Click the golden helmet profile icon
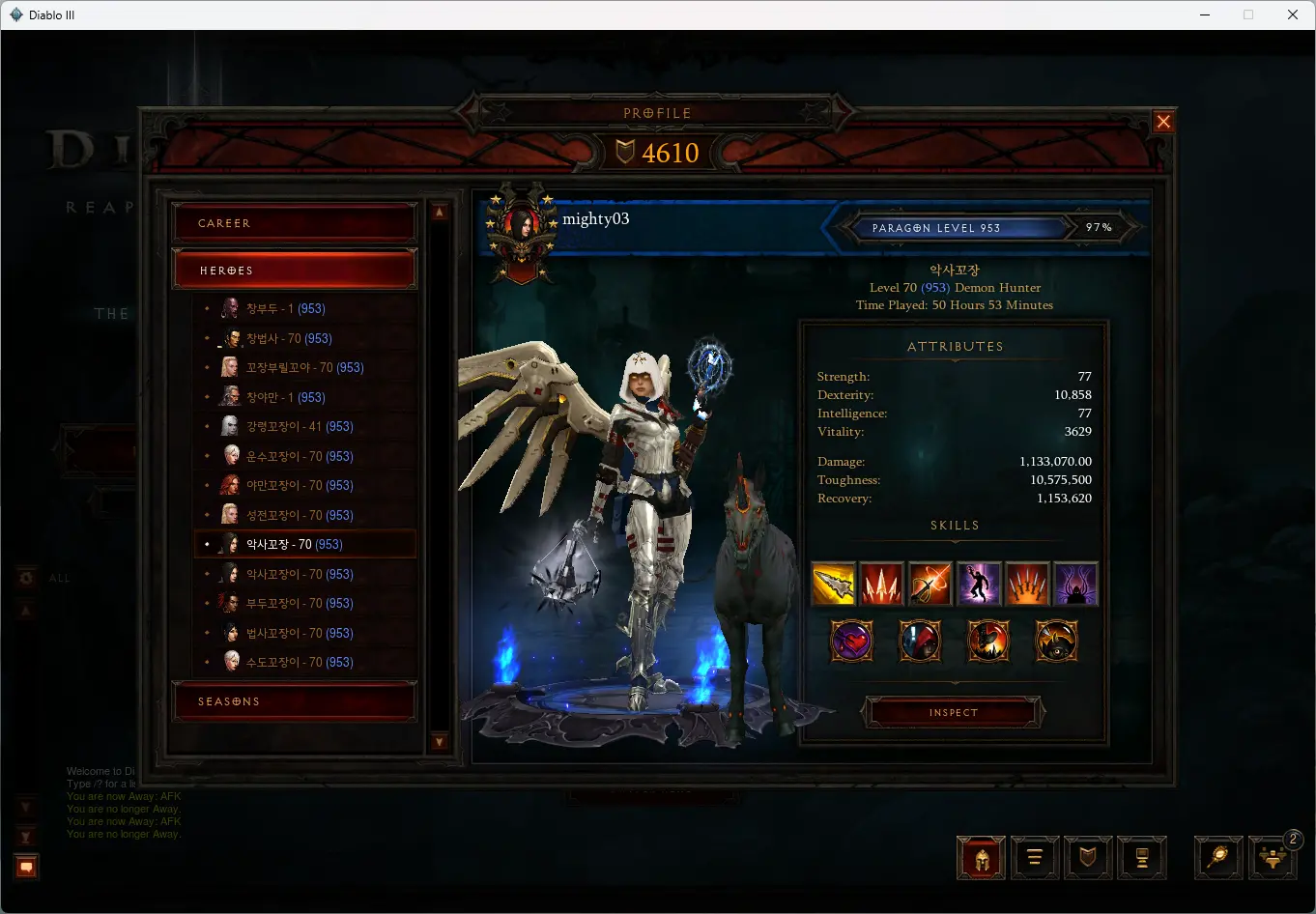 [x=980, y=858]
